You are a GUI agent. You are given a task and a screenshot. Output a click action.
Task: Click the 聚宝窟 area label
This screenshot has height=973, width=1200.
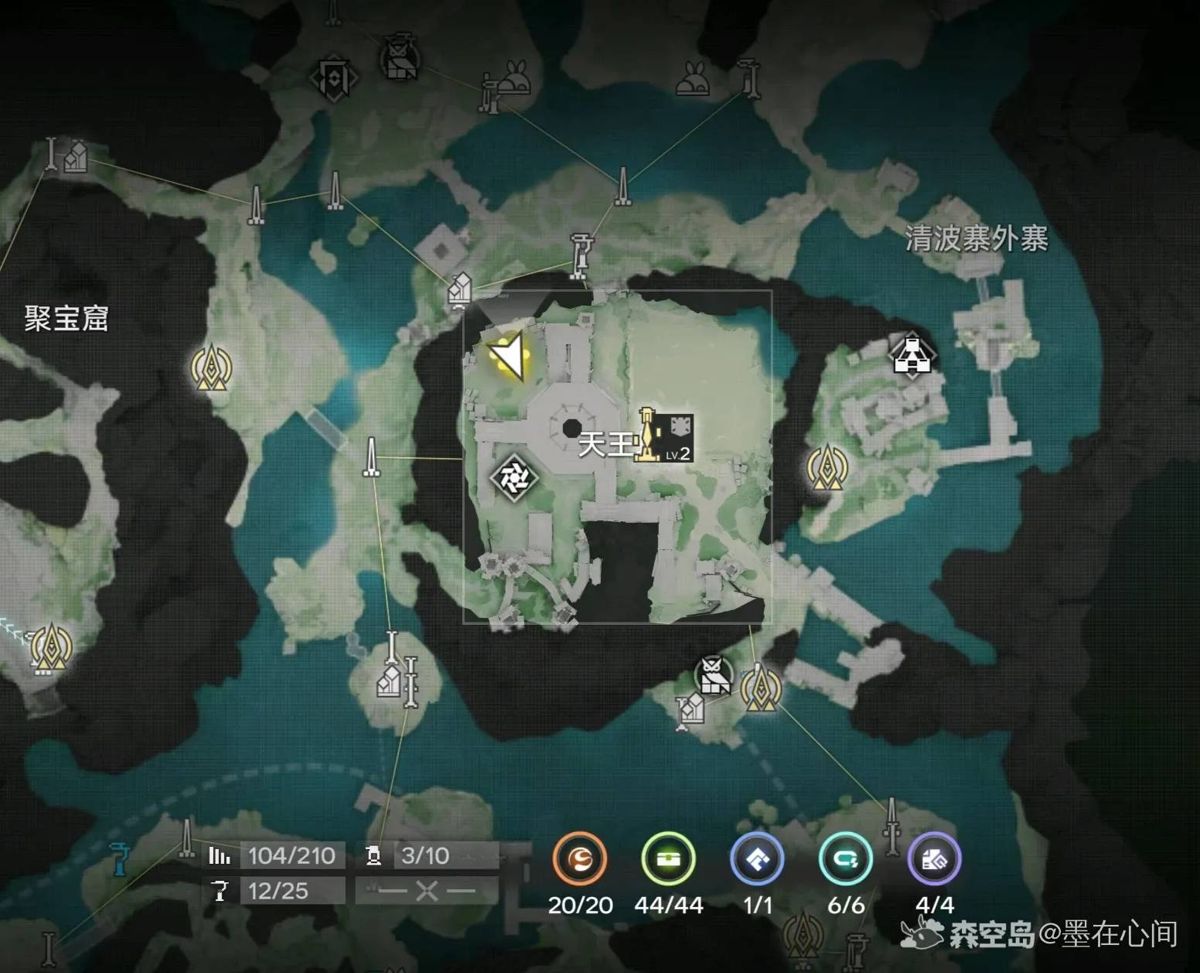point(66,319)
